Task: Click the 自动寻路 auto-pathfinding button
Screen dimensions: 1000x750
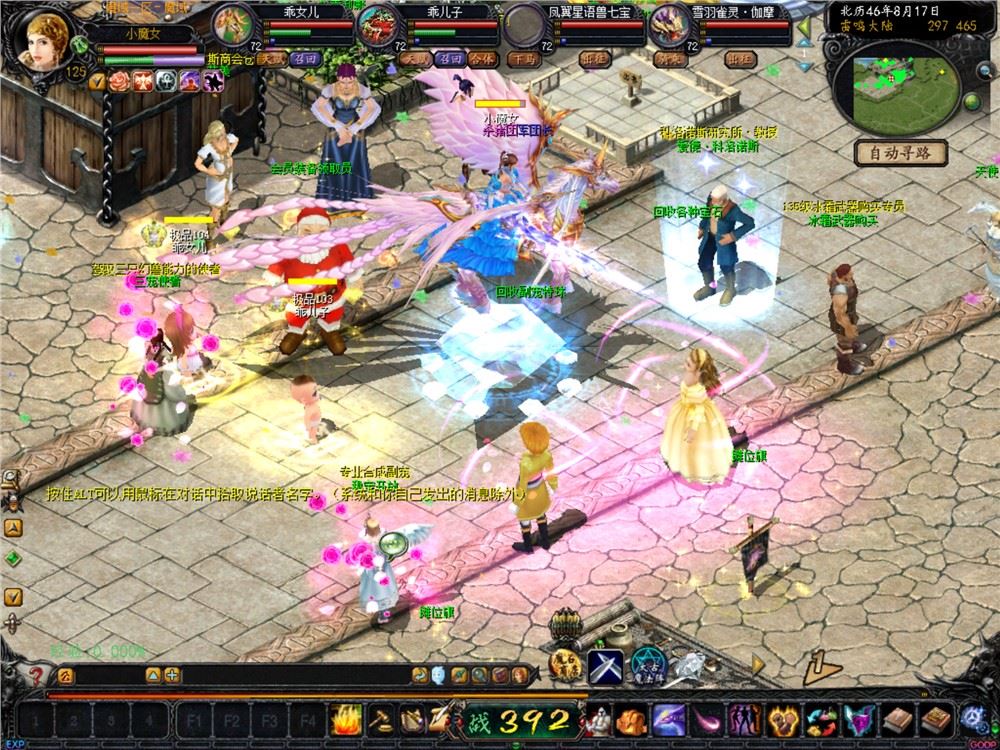Action: pyautogui.click(x=900, y=153)
